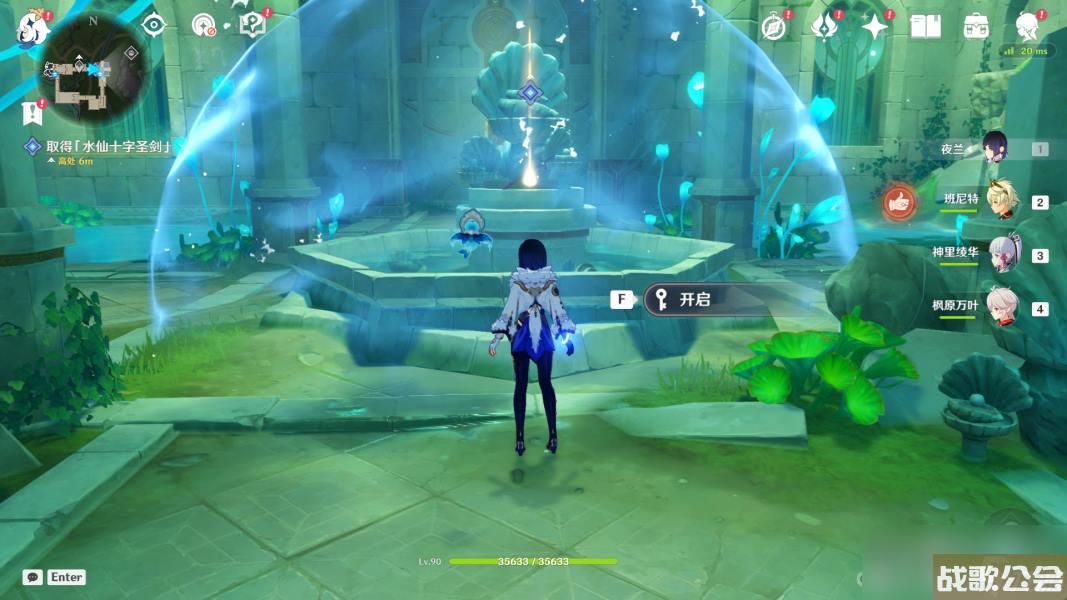
Task: Click the red hand icon beside the party list
Action: [x=900, y=203]
